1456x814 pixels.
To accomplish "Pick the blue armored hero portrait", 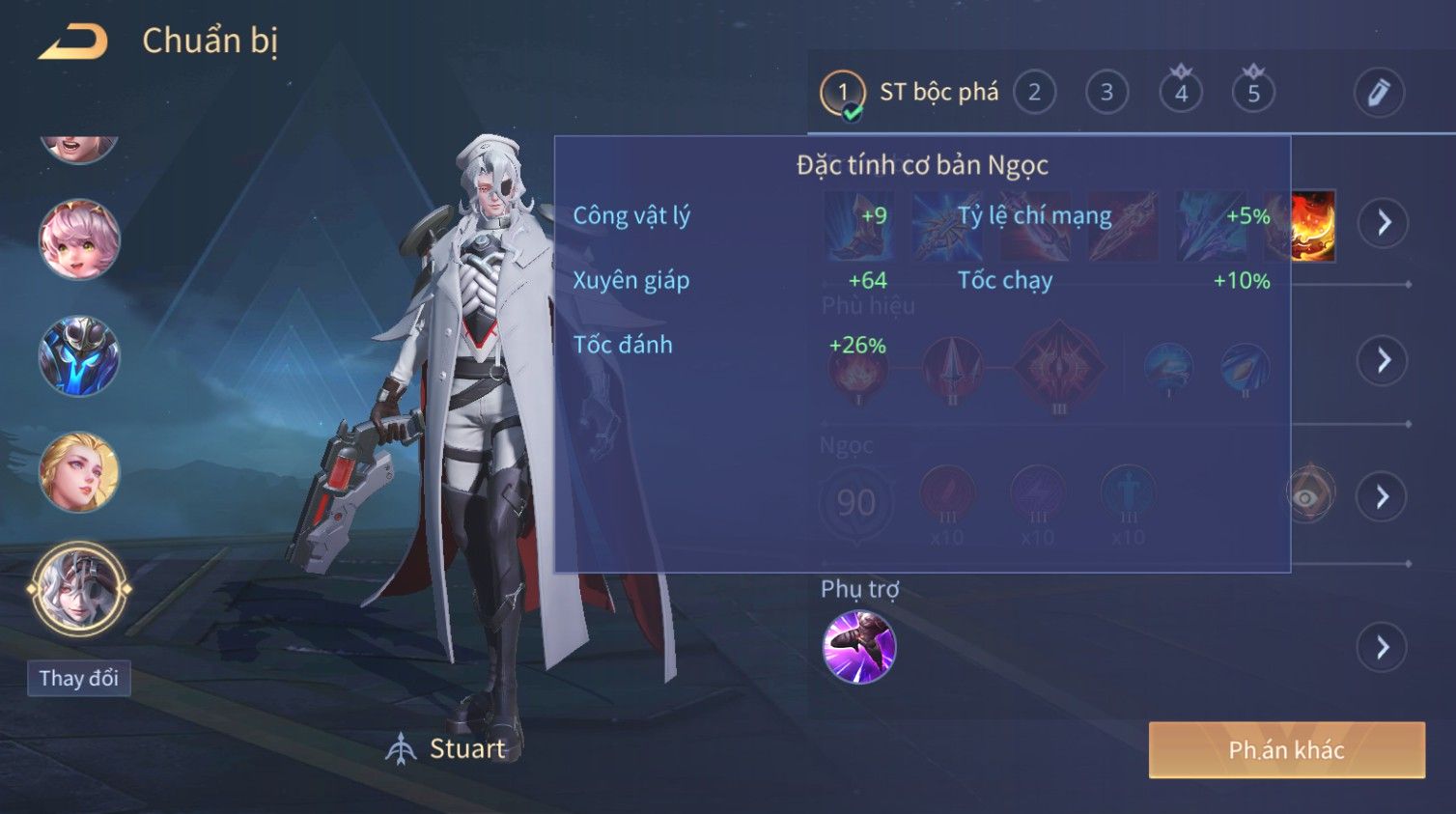I will [x=79, y=356].
